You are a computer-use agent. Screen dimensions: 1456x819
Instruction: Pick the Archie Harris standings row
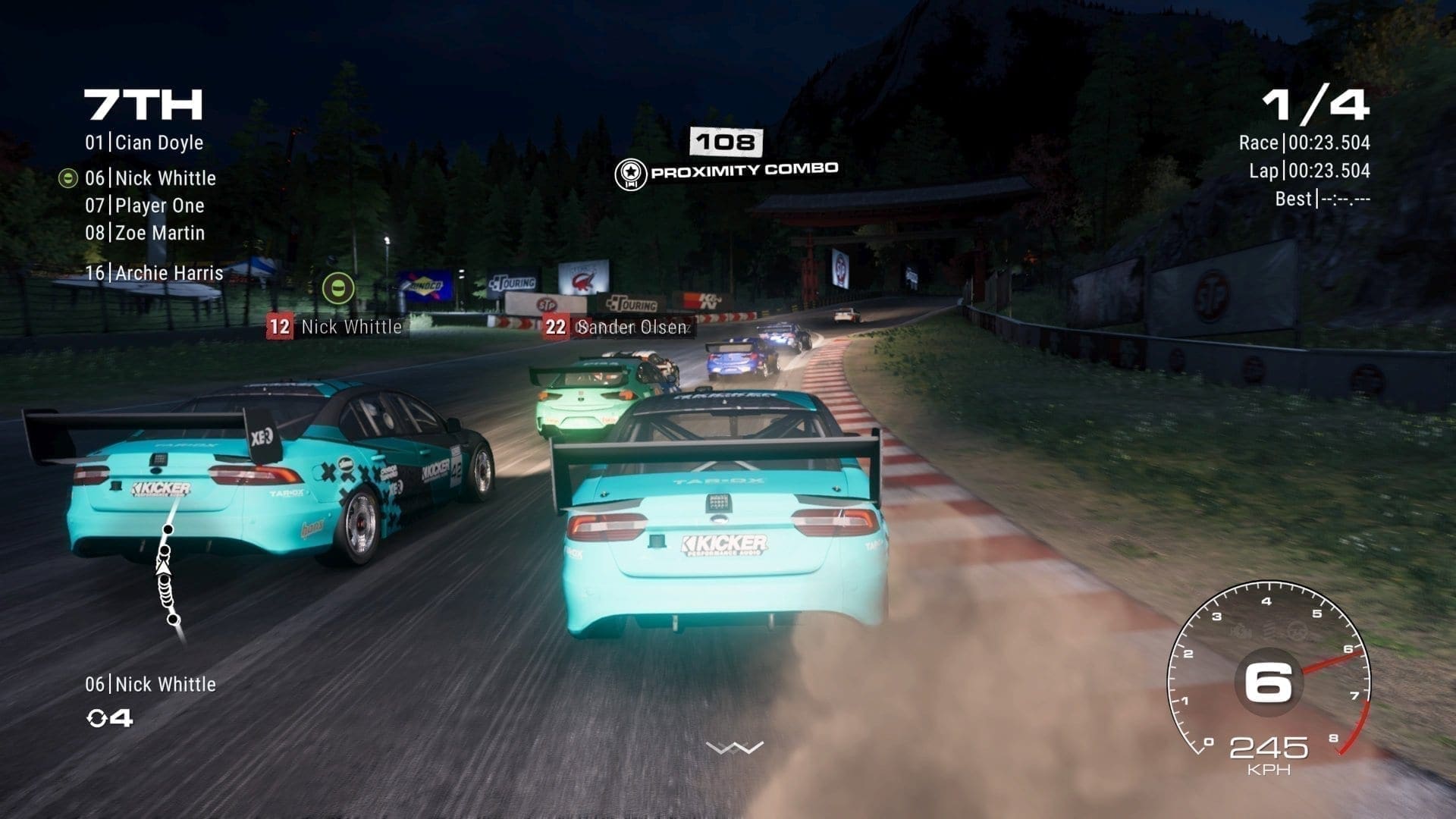coord(154,273)
